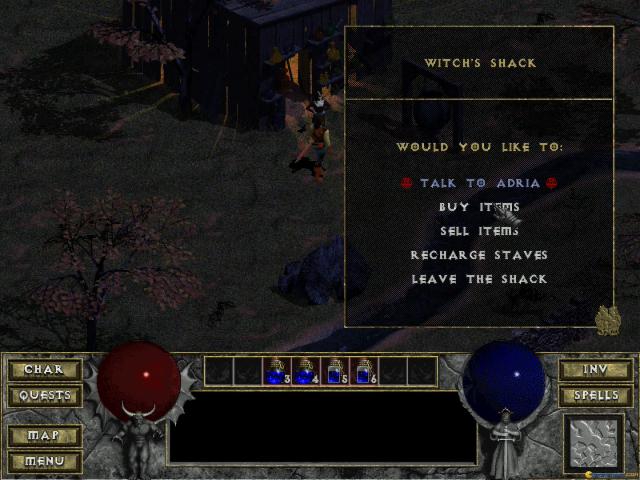Open the SPELLS book
640x480 pixels.
595,395
